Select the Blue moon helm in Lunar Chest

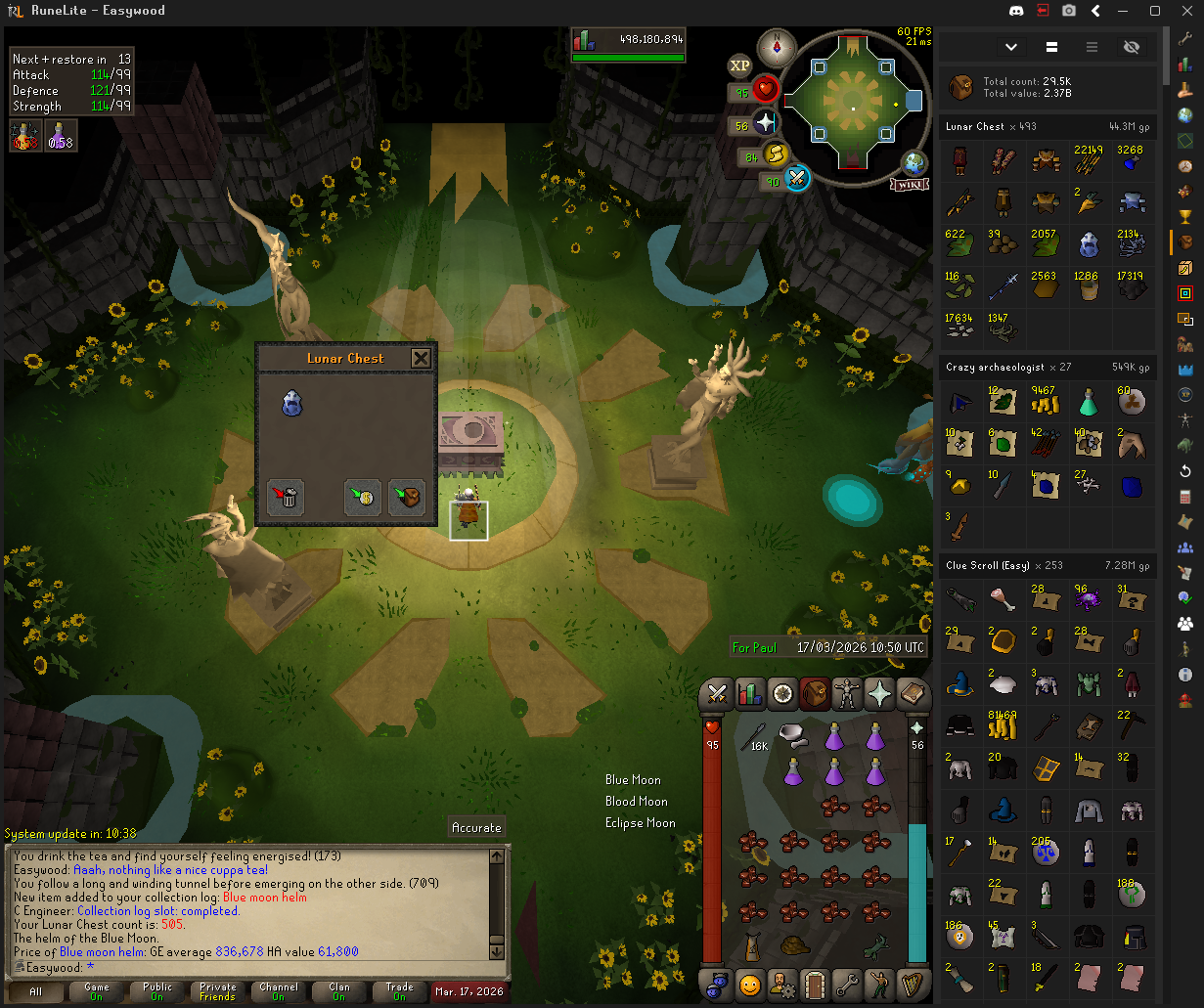[x=291, y=403]
